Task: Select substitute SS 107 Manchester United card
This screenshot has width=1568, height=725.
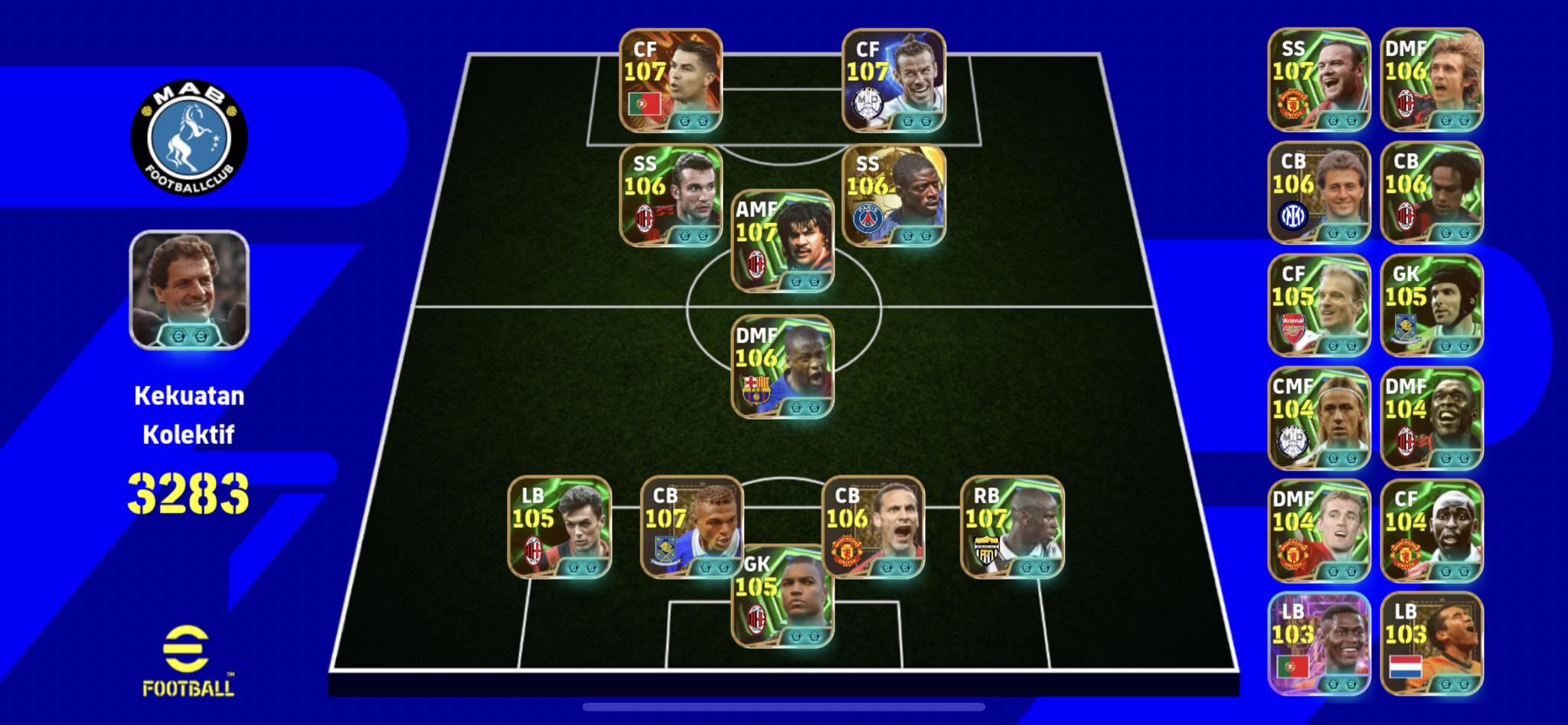Action: pyautogui.click(x=1318, y=80)
